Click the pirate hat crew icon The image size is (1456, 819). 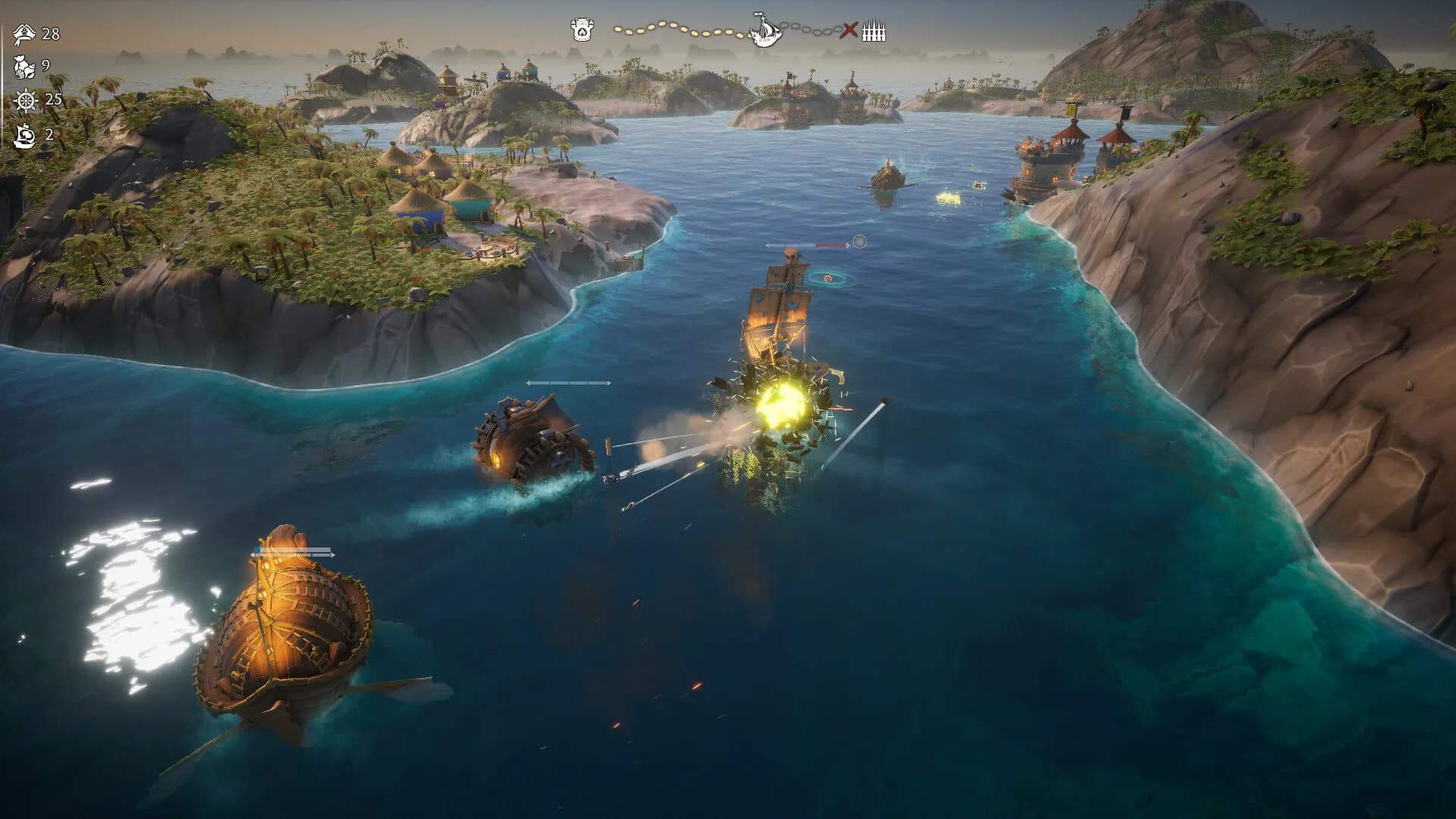coord(25,33)
